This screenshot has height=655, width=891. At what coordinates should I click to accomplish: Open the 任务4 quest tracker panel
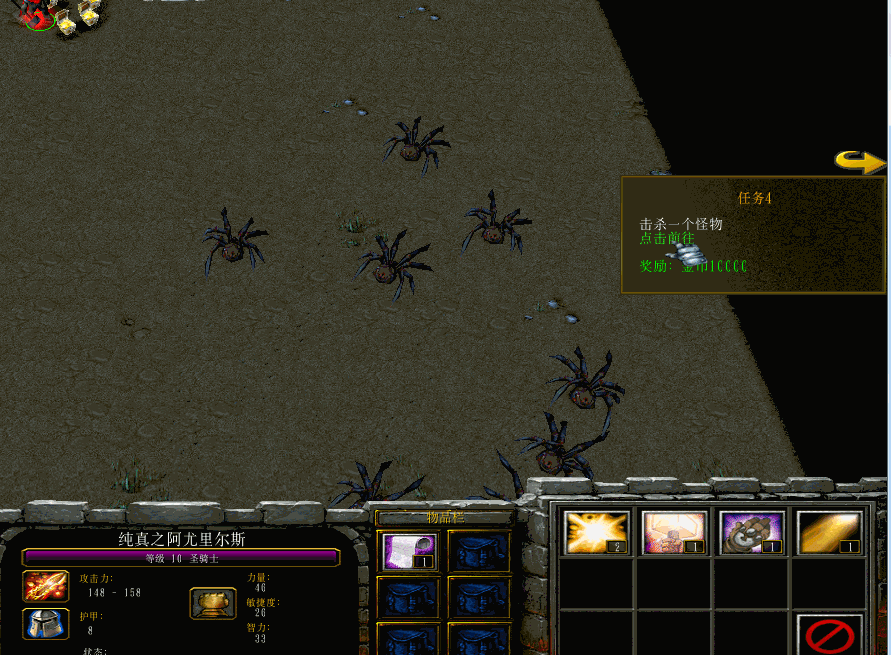tap(754, 198)
